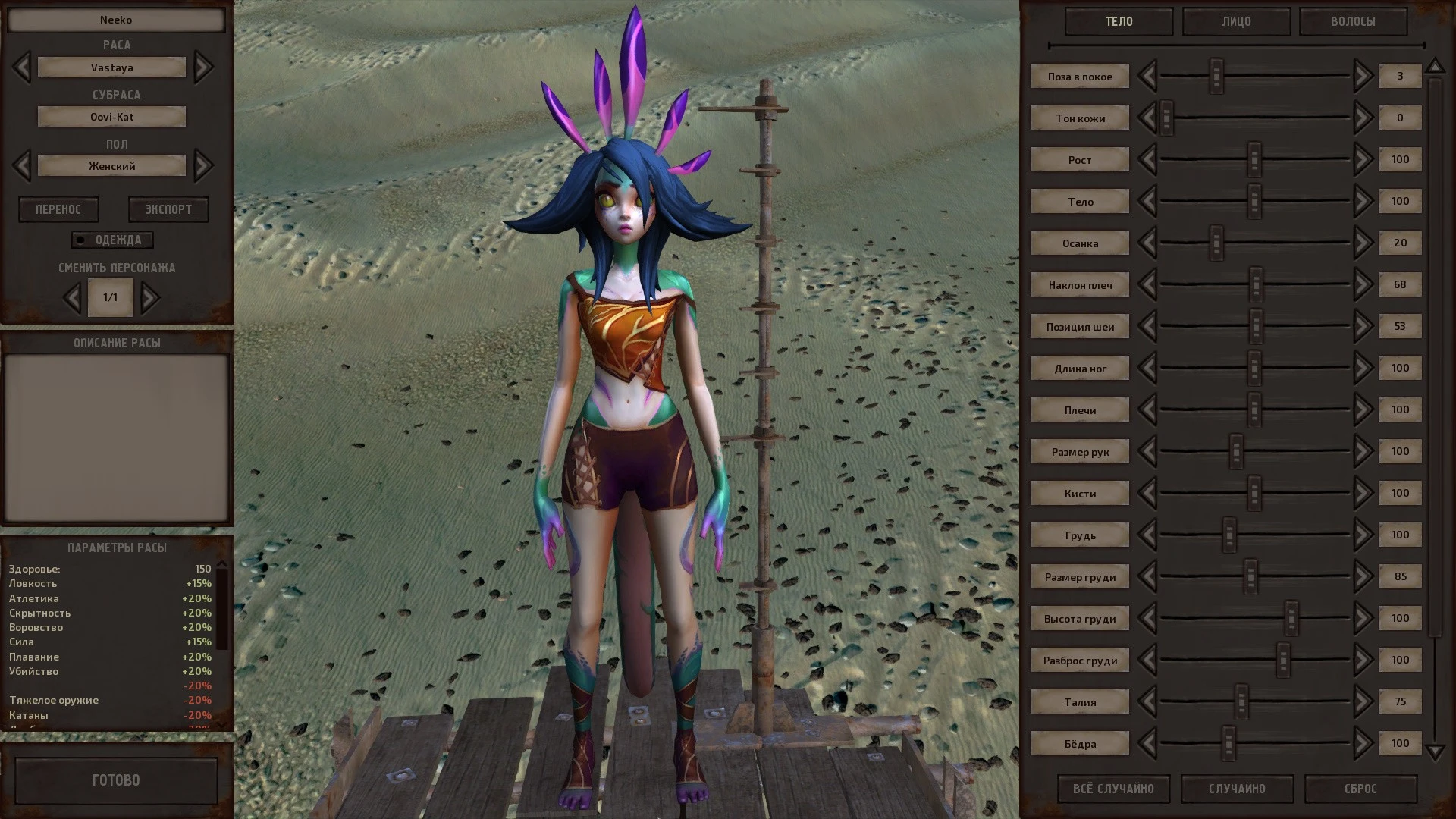The image size is (1456, 819).
Task: Click increase arrow on Бёдра slider
Action: (x=1362, y=743)
